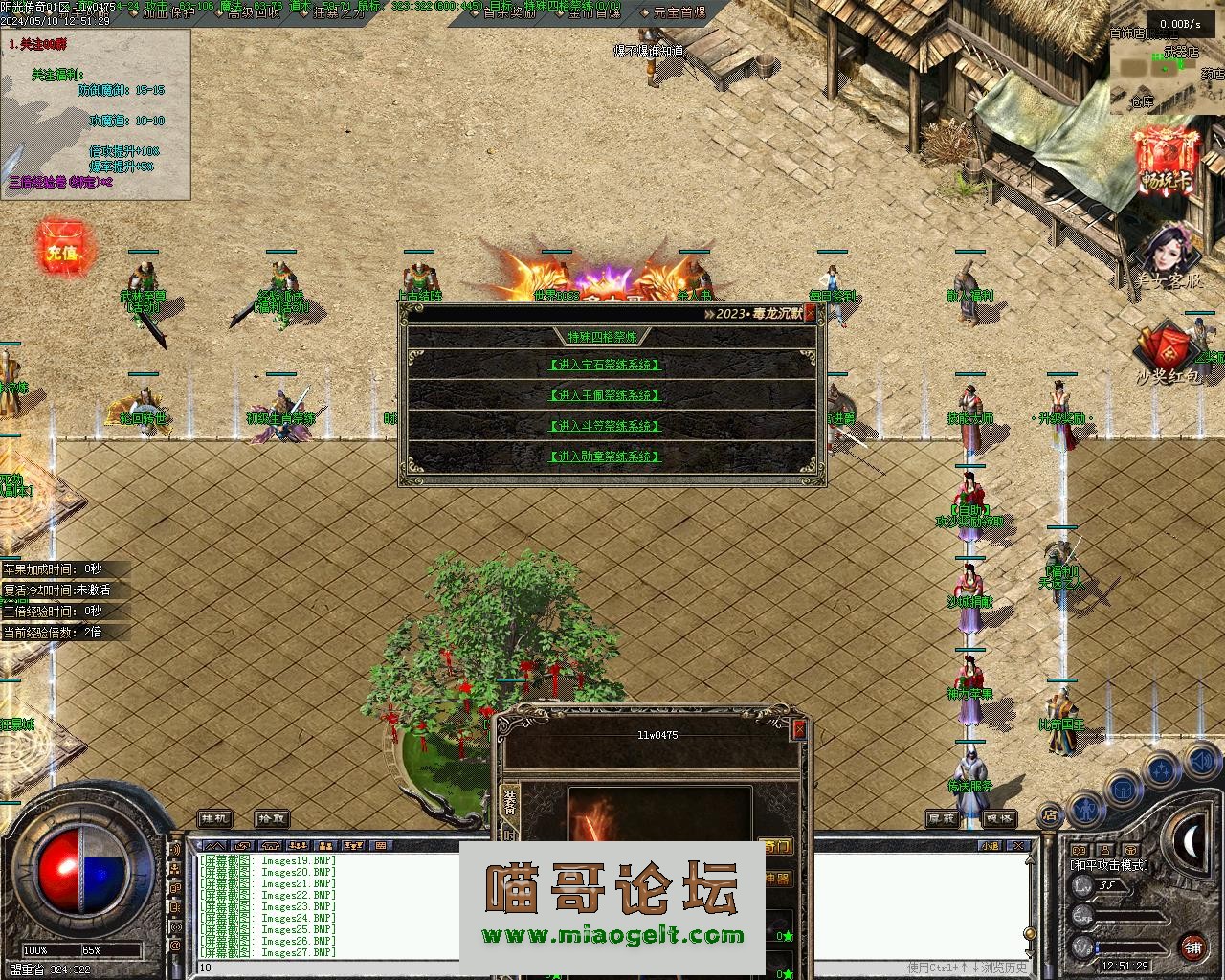Activate the 拾取 pickup button
The height and width of the screenshot is (980, 1225).
pos(272,819)
